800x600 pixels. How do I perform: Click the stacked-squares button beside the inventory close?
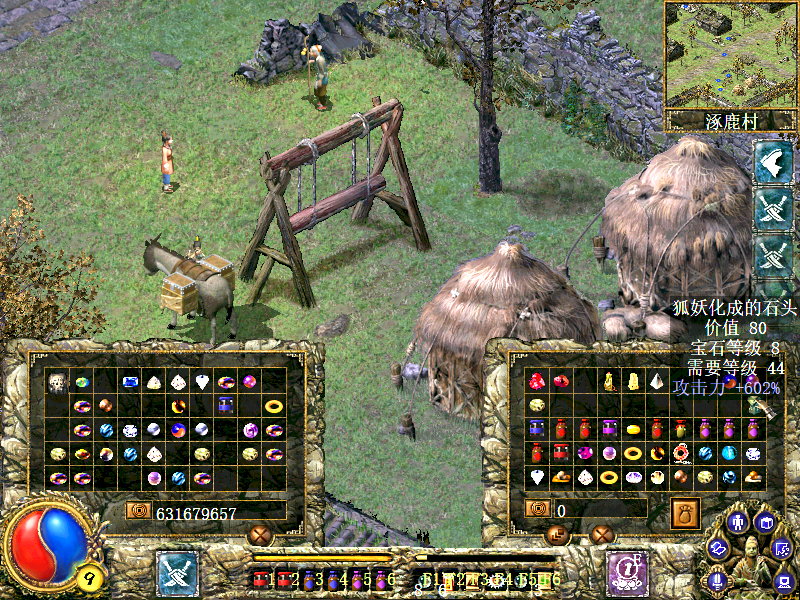click(x=558, y=535)
